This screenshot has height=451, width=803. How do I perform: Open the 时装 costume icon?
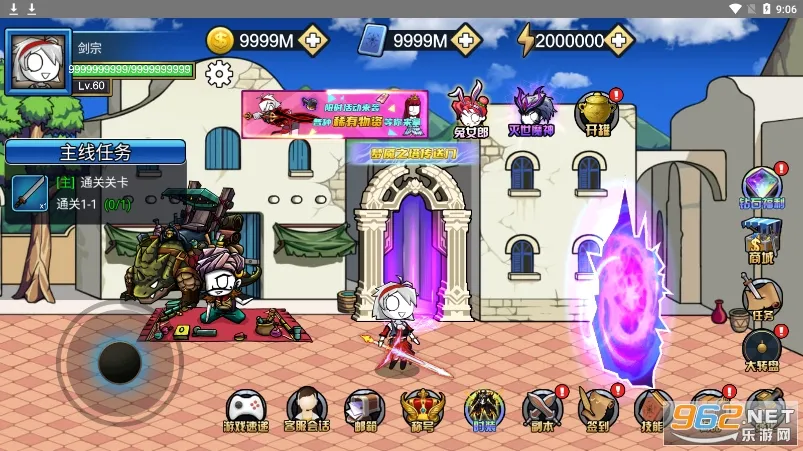tap(483, 409)
